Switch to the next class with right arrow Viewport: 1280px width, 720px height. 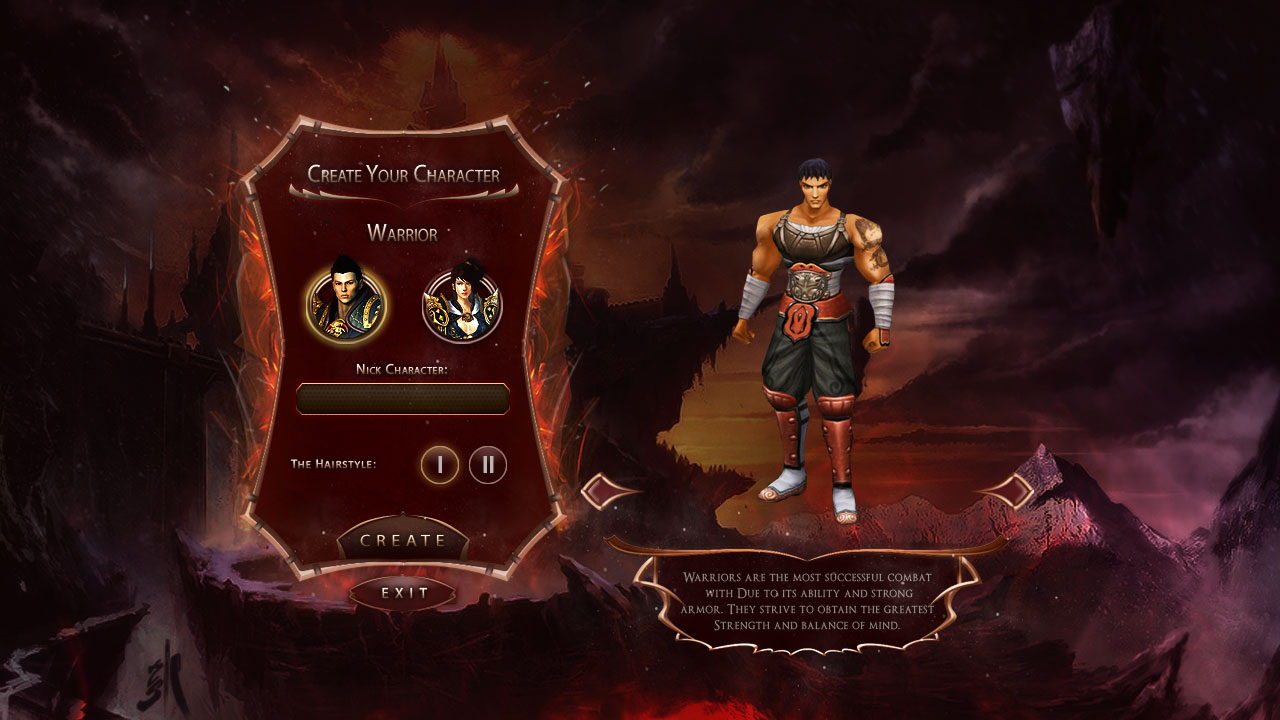[x=1007, y=490]
